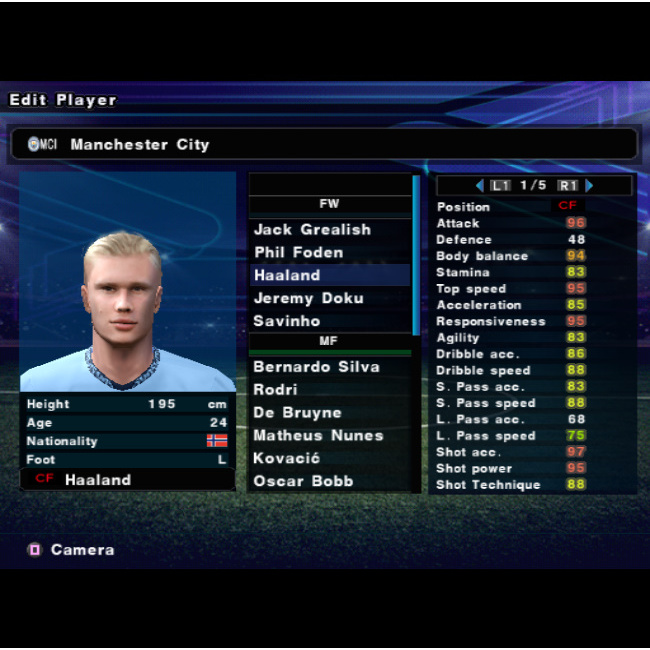The image size is (650, 650).
Task: Choose Kovačić in the player list
Action: click(x=287, y=459)
